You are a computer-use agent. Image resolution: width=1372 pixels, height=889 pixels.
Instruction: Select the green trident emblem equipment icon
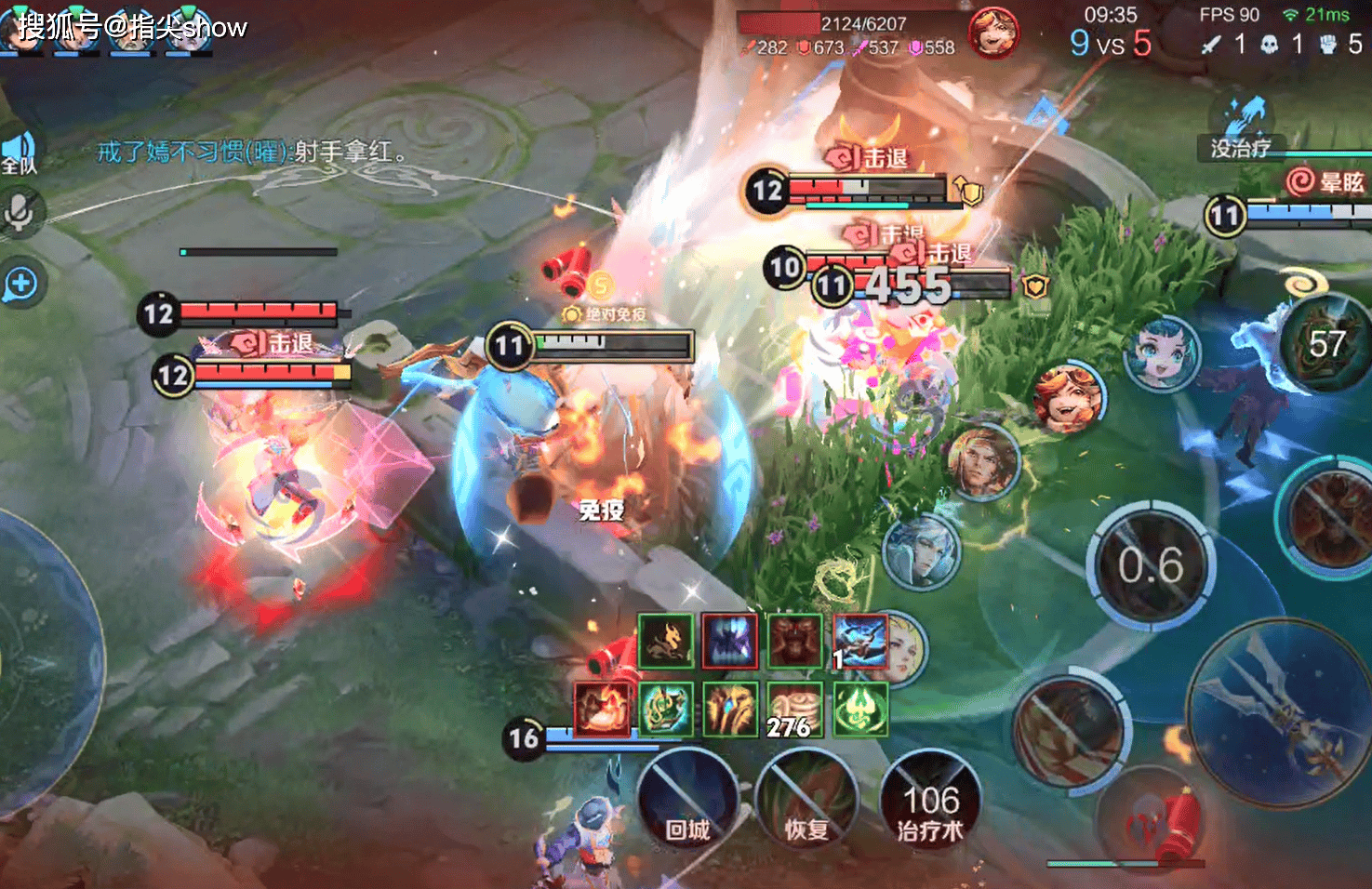point(859,709)
